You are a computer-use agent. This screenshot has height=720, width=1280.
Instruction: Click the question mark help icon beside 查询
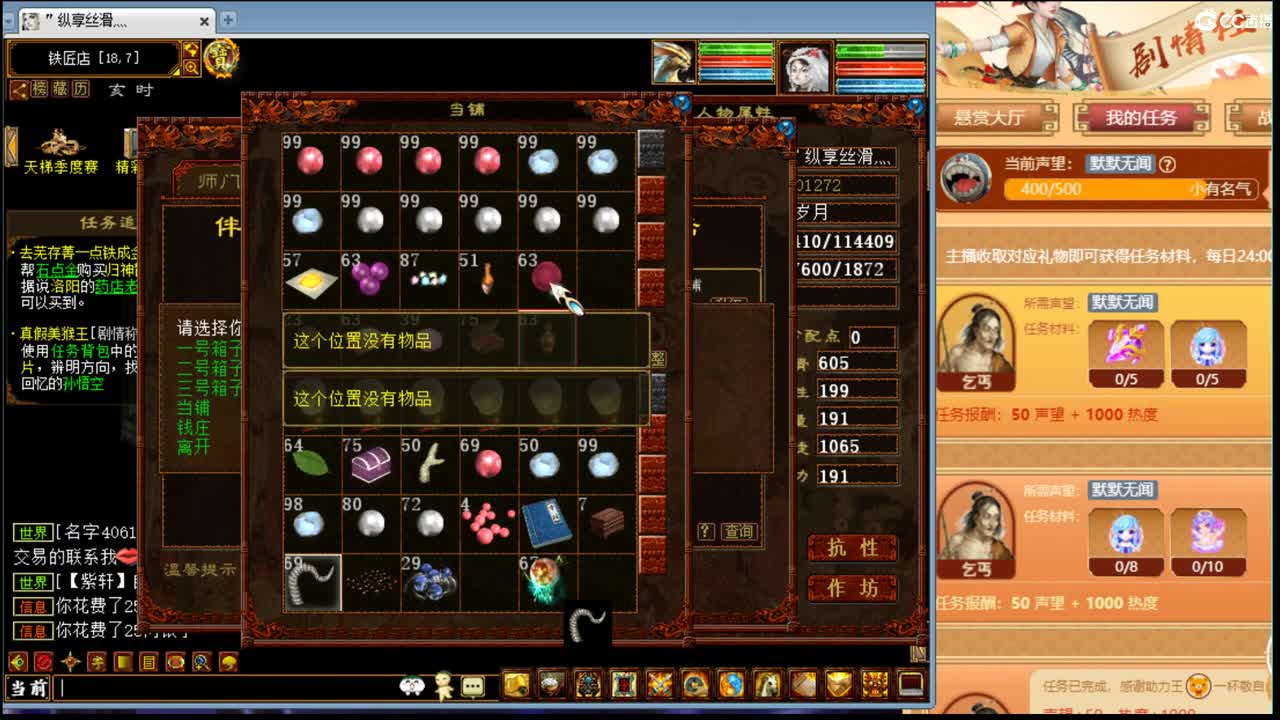coord(708,531)
